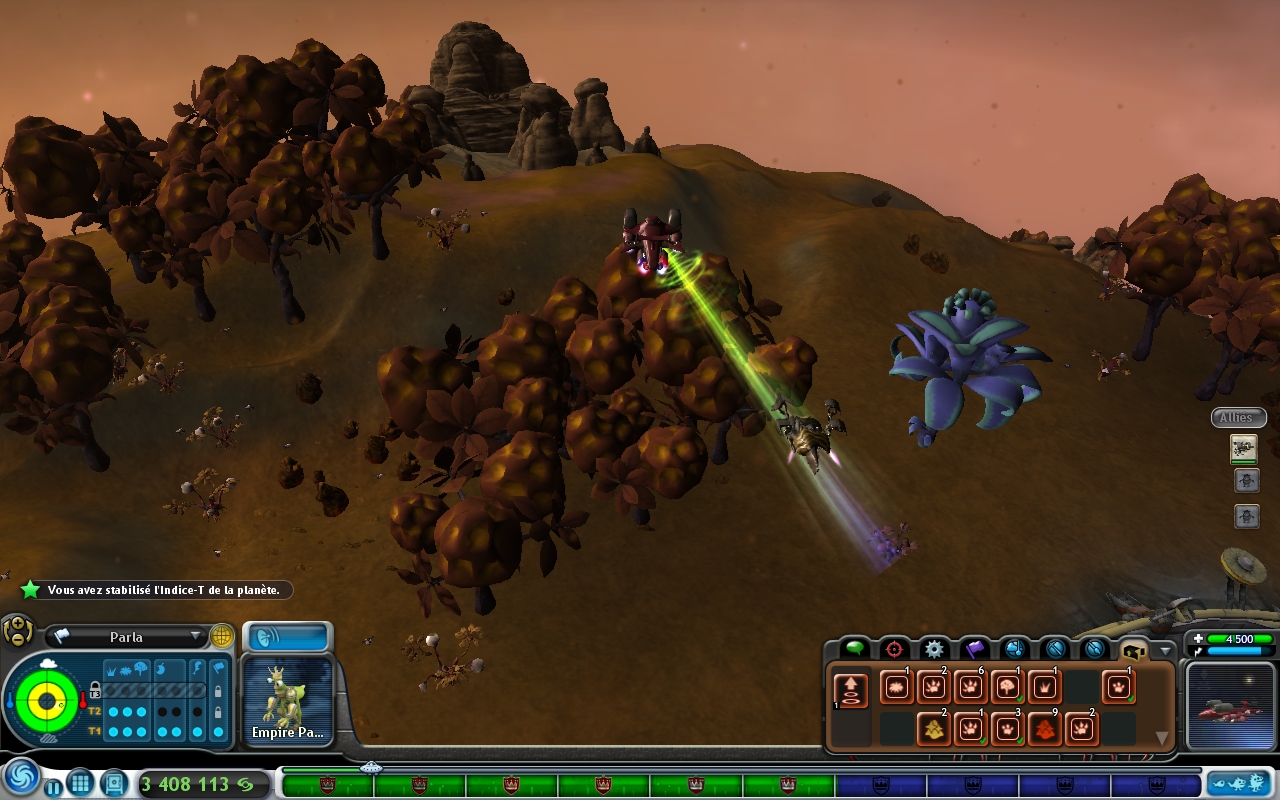The height and width of the screenshot is (800, 1280).
Task: Activate the blue radar dish button
Action: coord(287,637)
